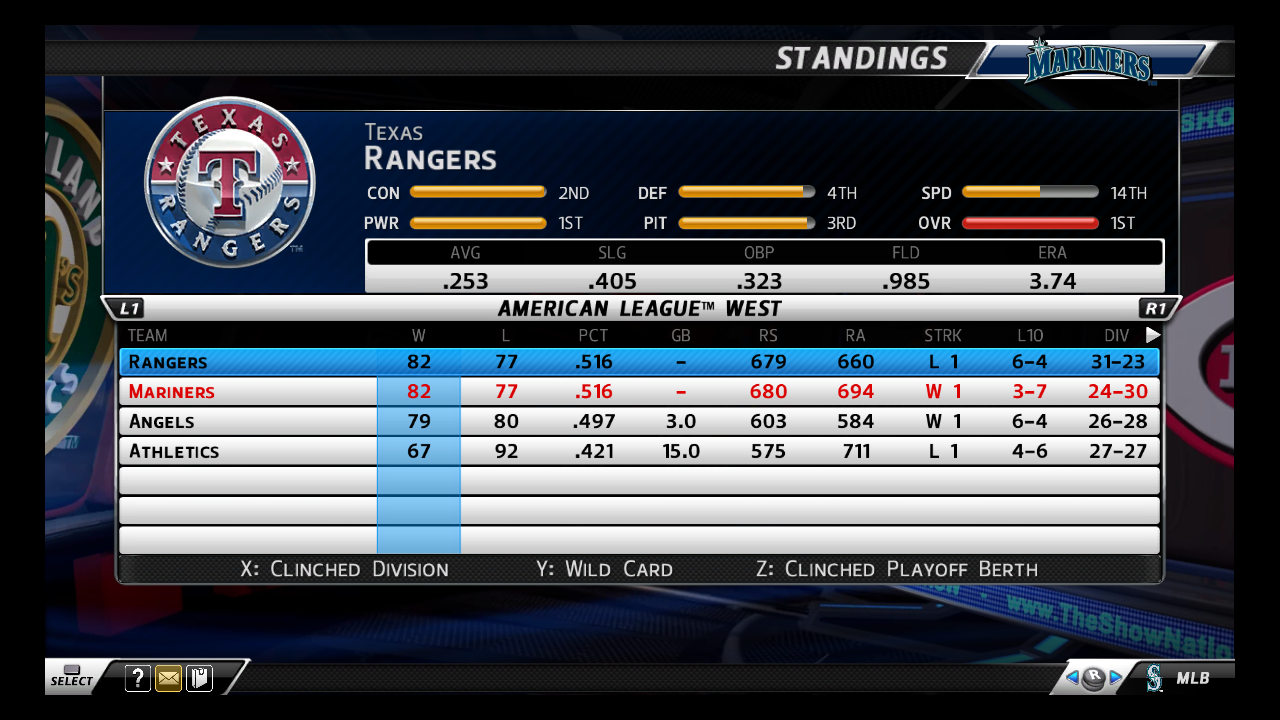This screenshot has width=1280, height=720.
Task: Open the question mark help icon
Action: point(138,679)
